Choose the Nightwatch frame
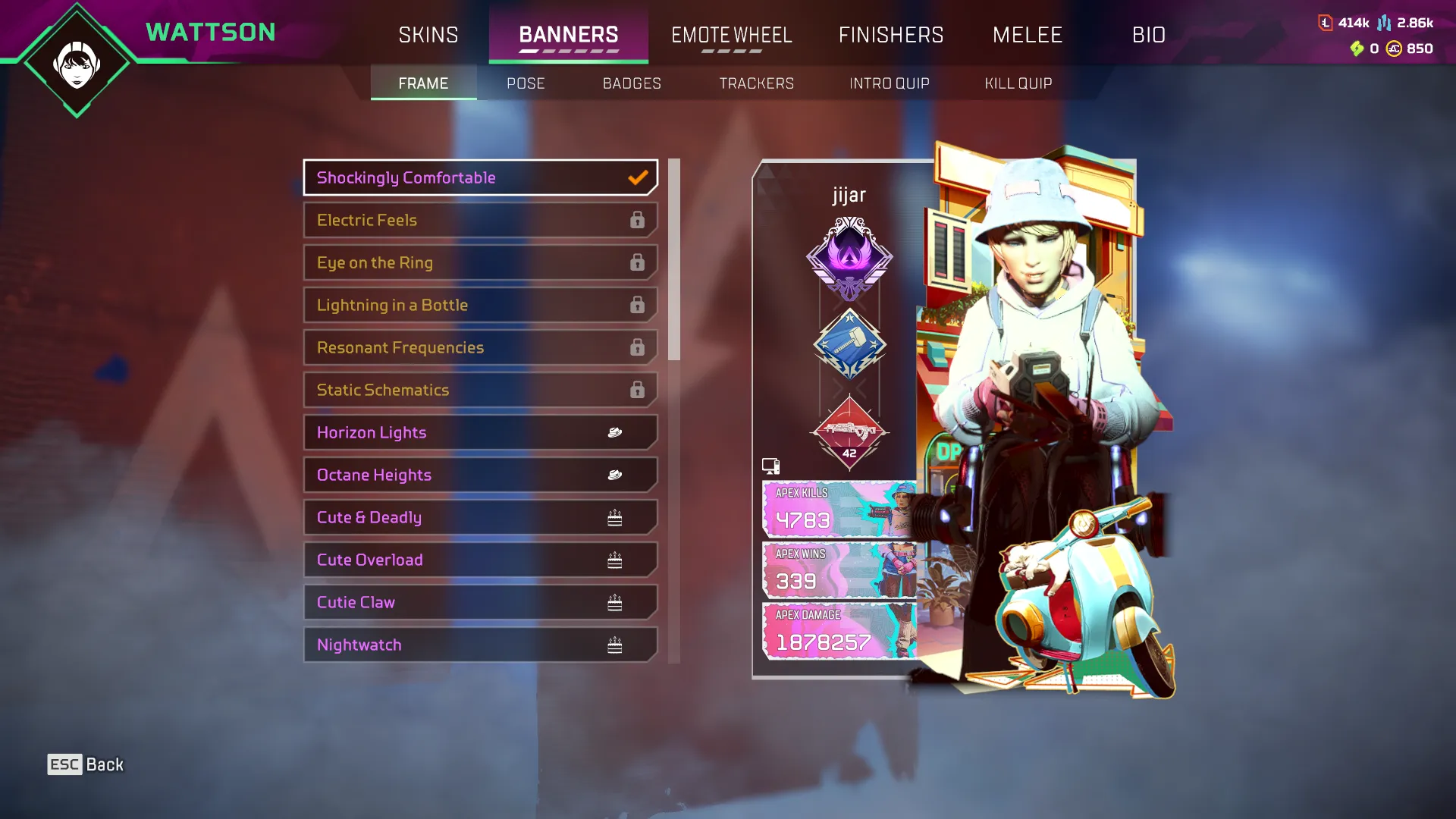Screen dimensions: 1456x819 tap(480, 645)
